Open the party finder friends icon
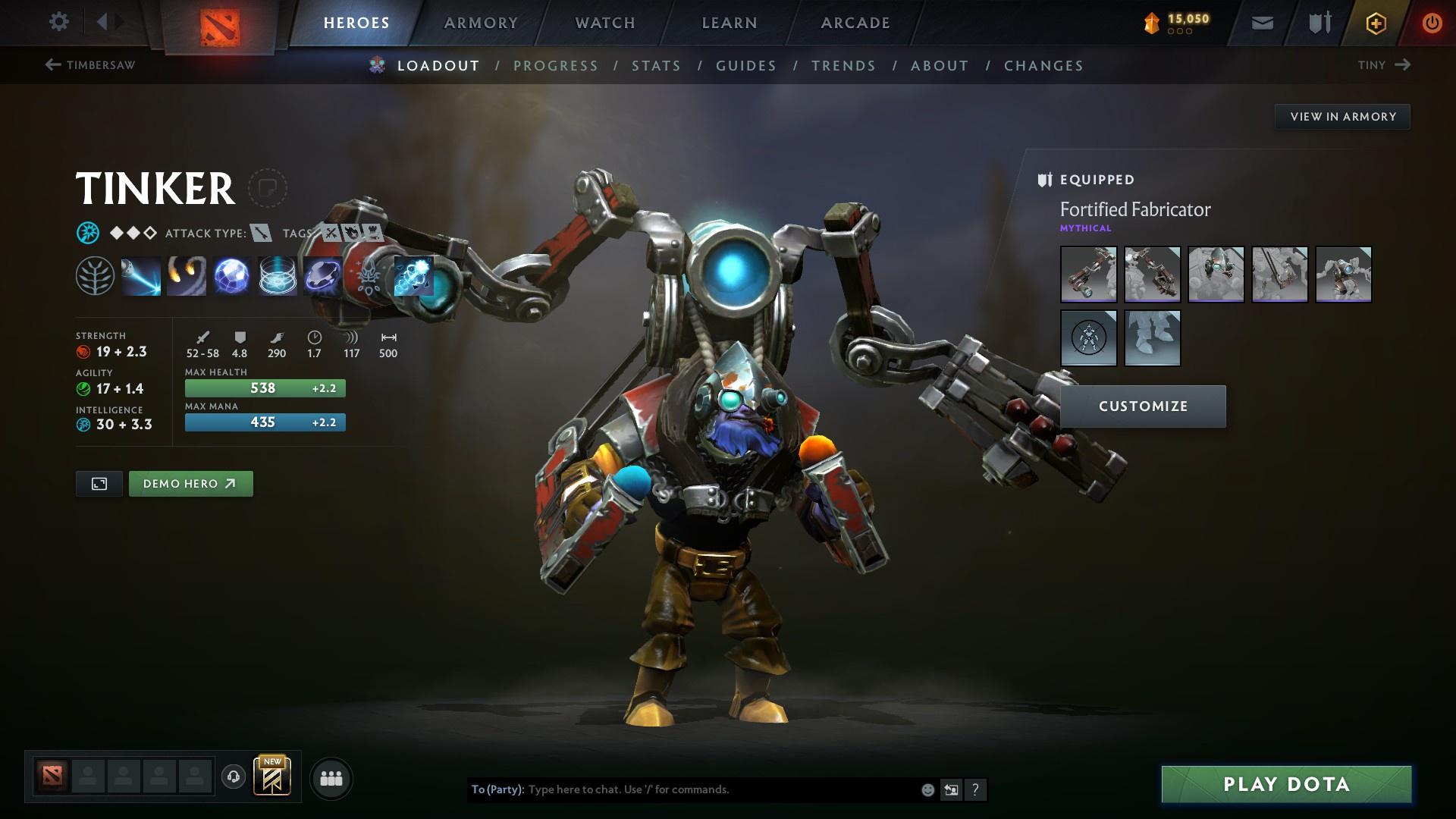This screenshot has height=819, width=1456. [x=331, y=777]
